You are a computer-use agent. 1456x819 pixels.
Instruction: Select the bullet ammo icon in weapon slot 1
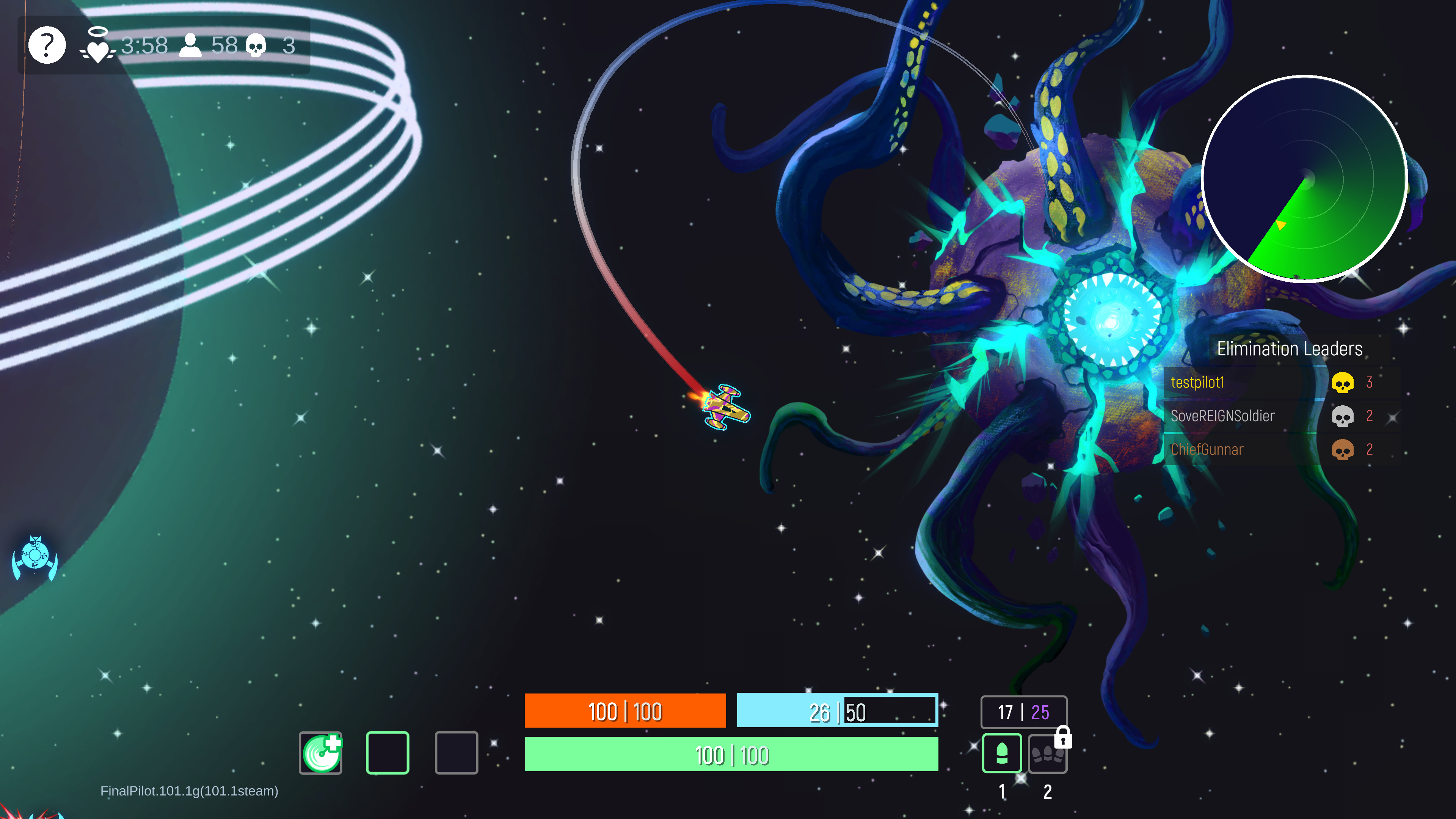1002,753
